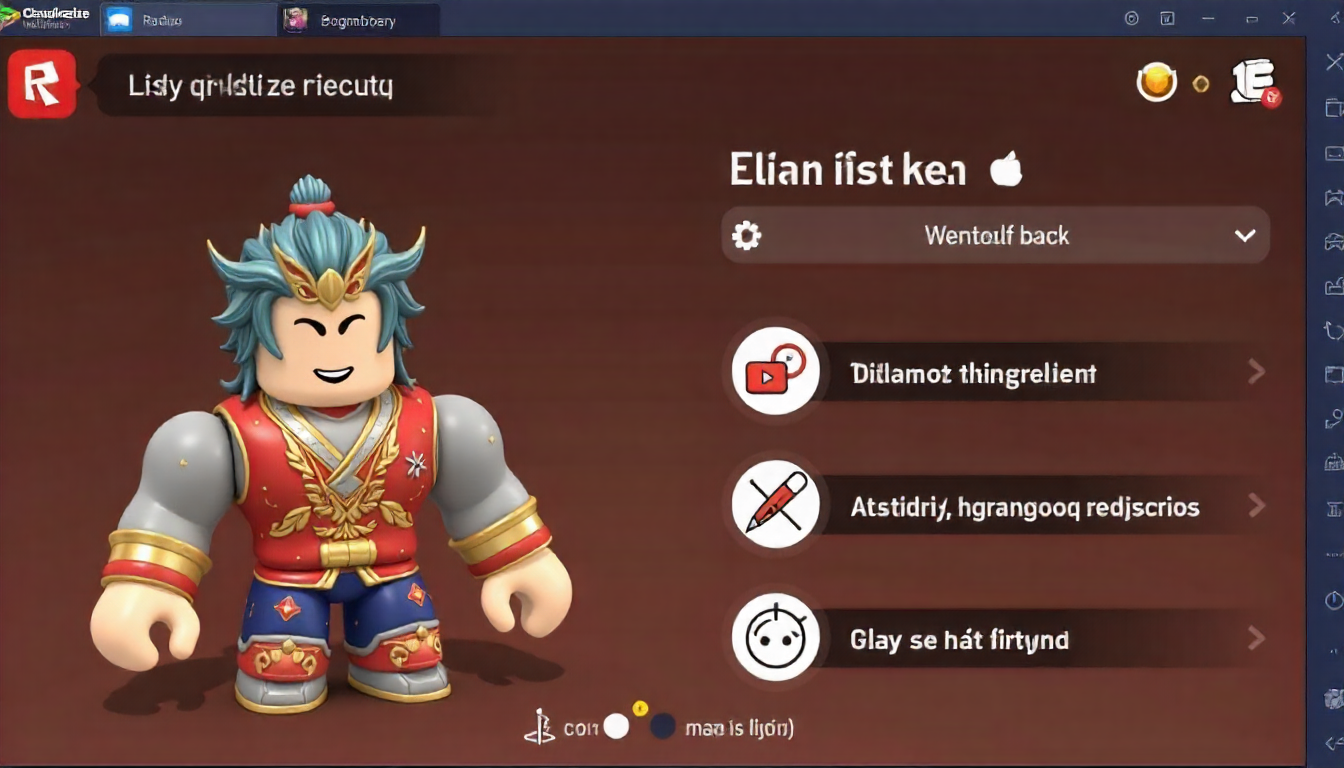The image size is (1344, 768).
Task: Open the profile icon with red badge
Action: 1254,82
